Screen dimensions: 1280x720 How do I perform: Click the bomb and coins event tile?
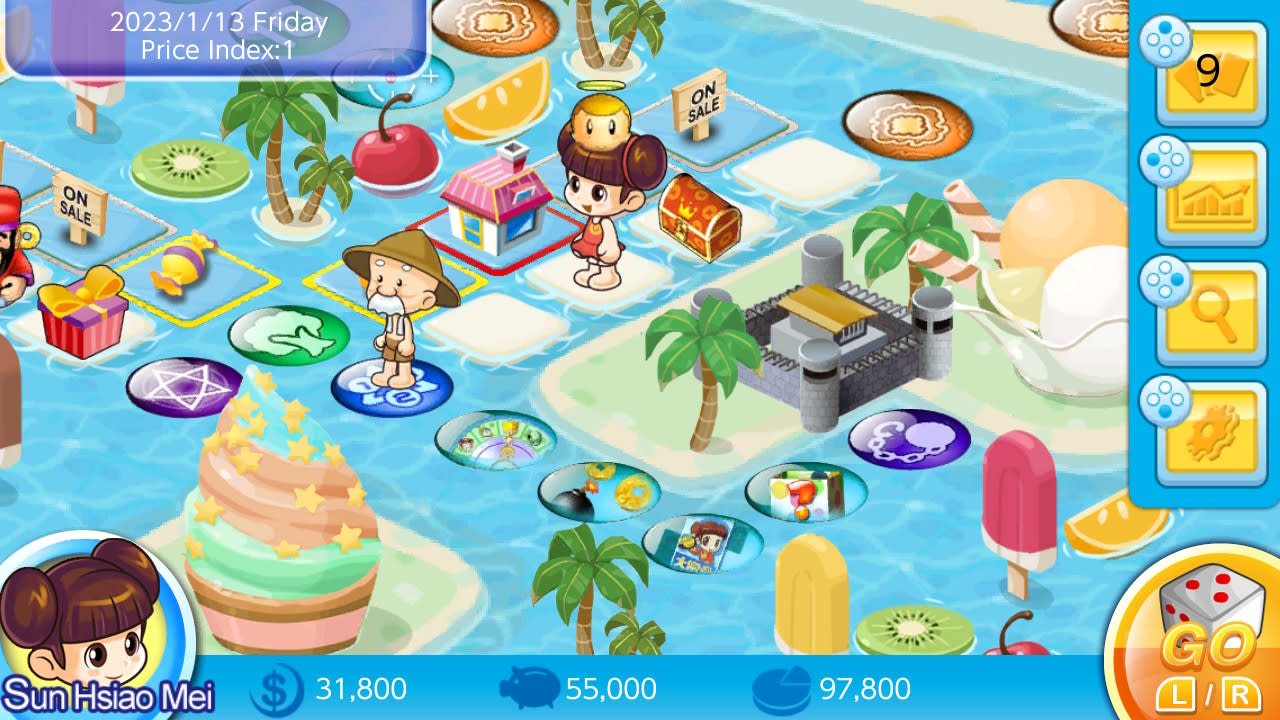600,492
